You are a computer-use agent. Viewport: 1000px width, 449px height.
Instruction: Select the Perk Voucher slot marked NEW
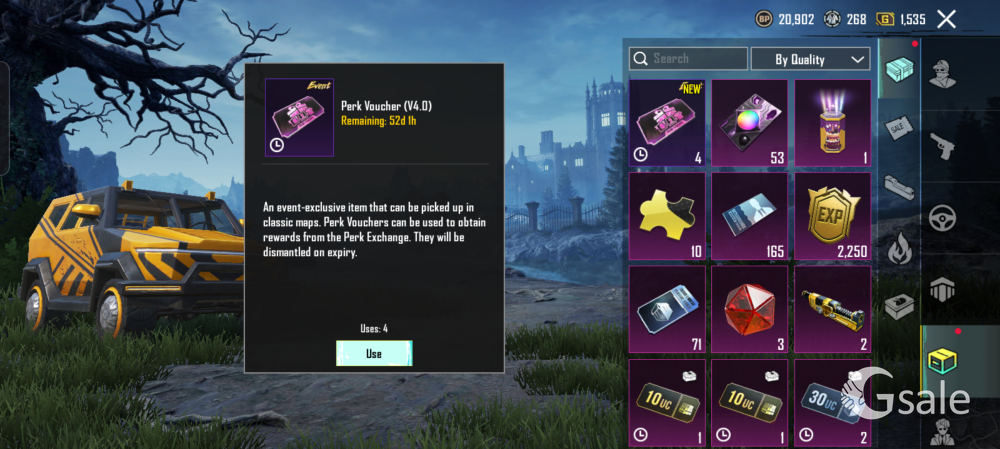pos(667,123)
